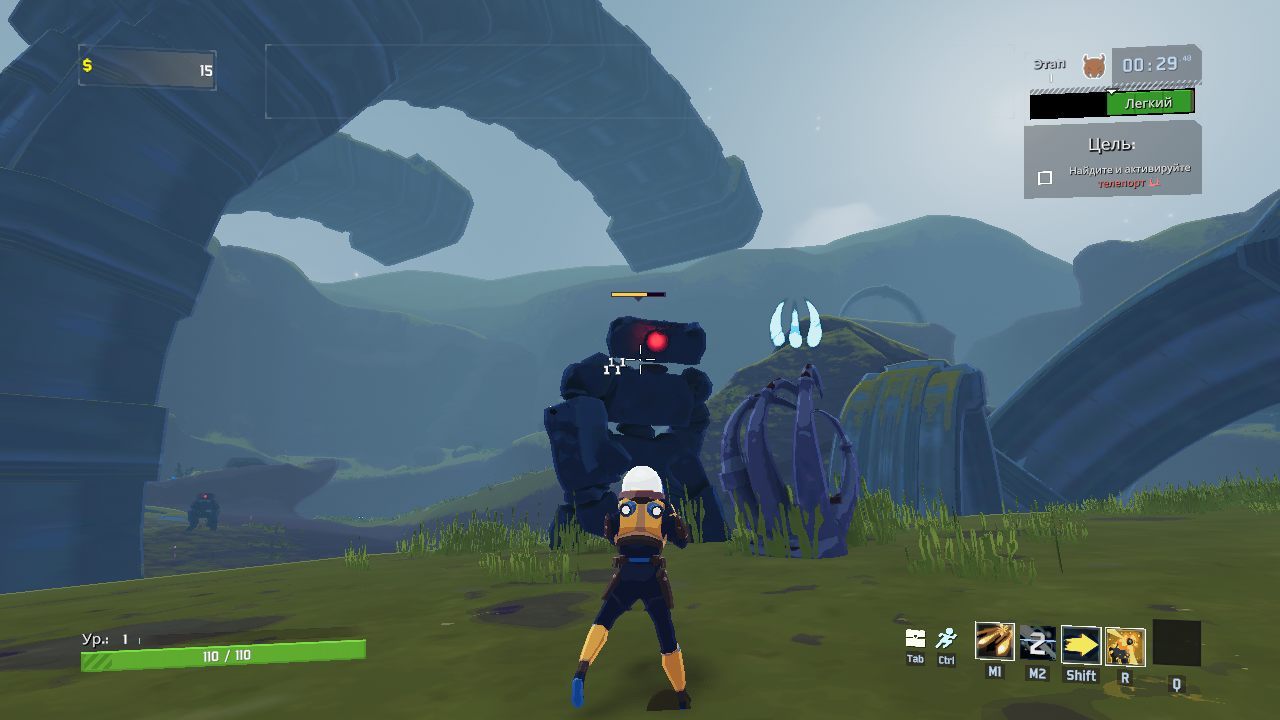1280x720 pixels.
Task: Select the primary fire M1 skill icon
Action: 994,642
